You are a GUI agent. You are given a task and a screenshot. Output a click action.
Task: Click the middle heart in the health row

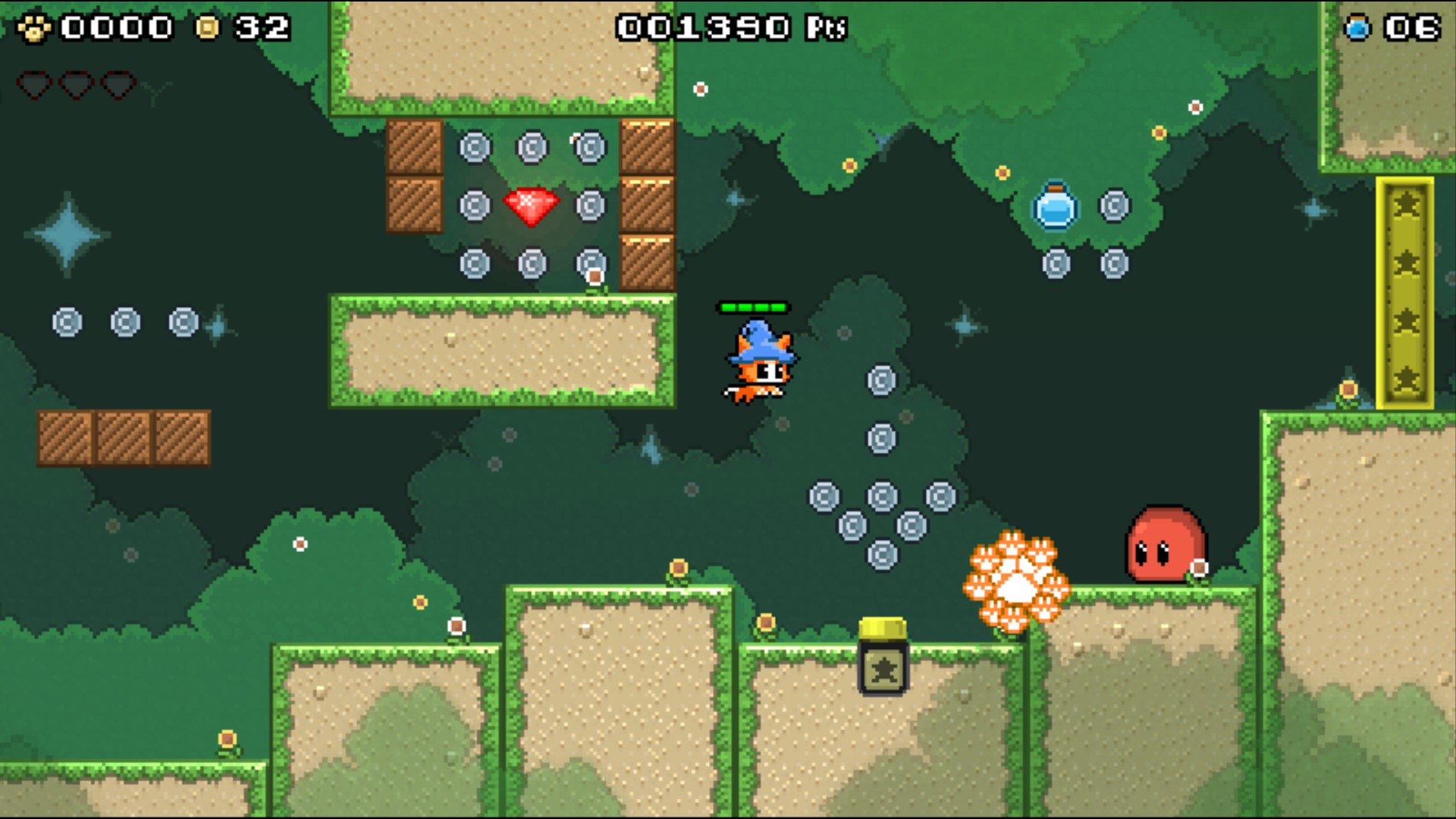coord(74,85)
